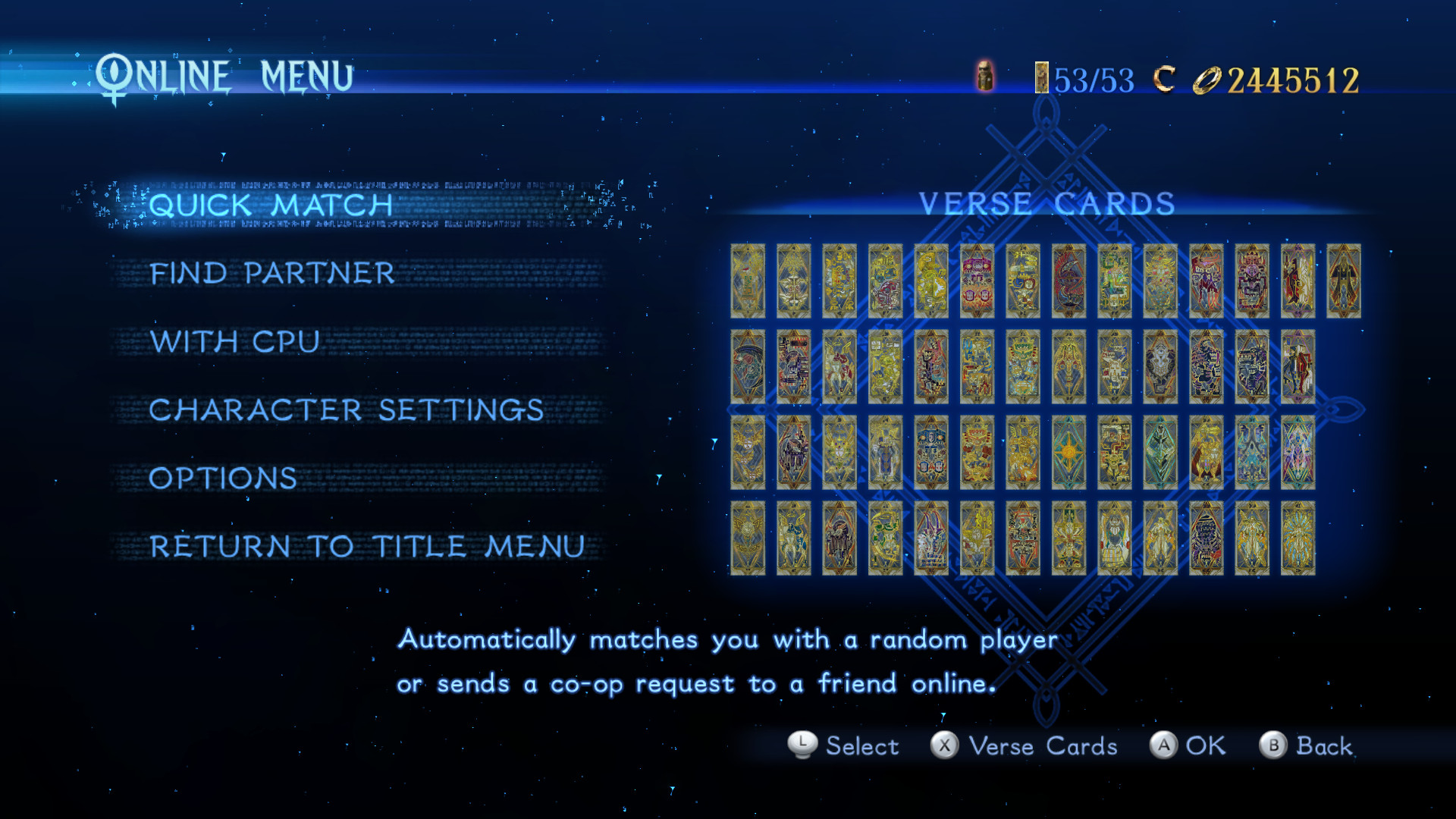Click the VERSE CARDS heading
The image size is (1456, 819).
(1046, 203)
